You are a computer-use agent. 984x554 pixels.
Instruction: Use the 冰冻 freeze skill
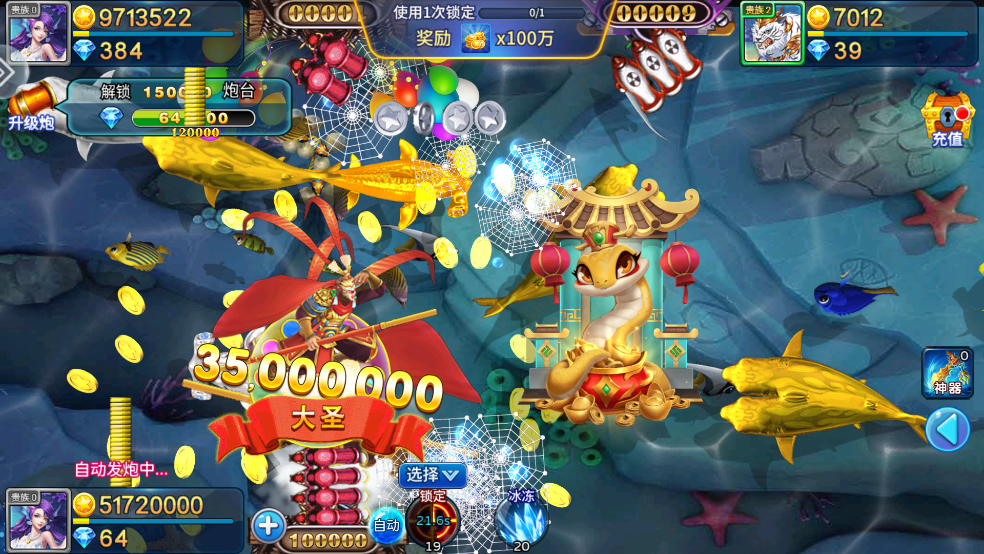click(521, 520)
